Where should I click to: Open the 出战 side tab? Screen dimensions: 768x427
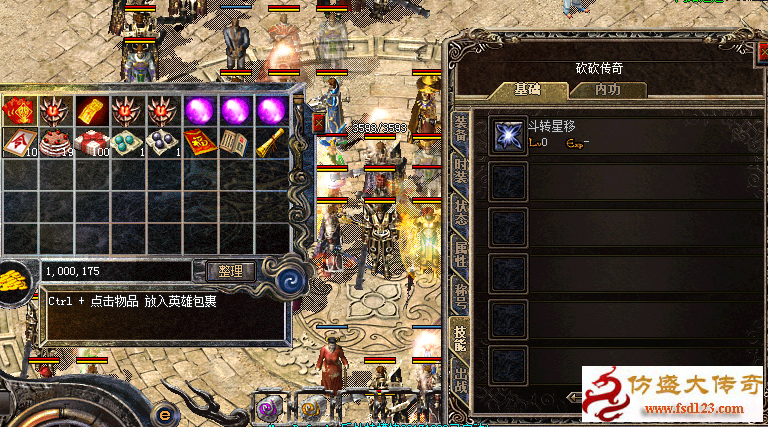(x=460, y=380)
